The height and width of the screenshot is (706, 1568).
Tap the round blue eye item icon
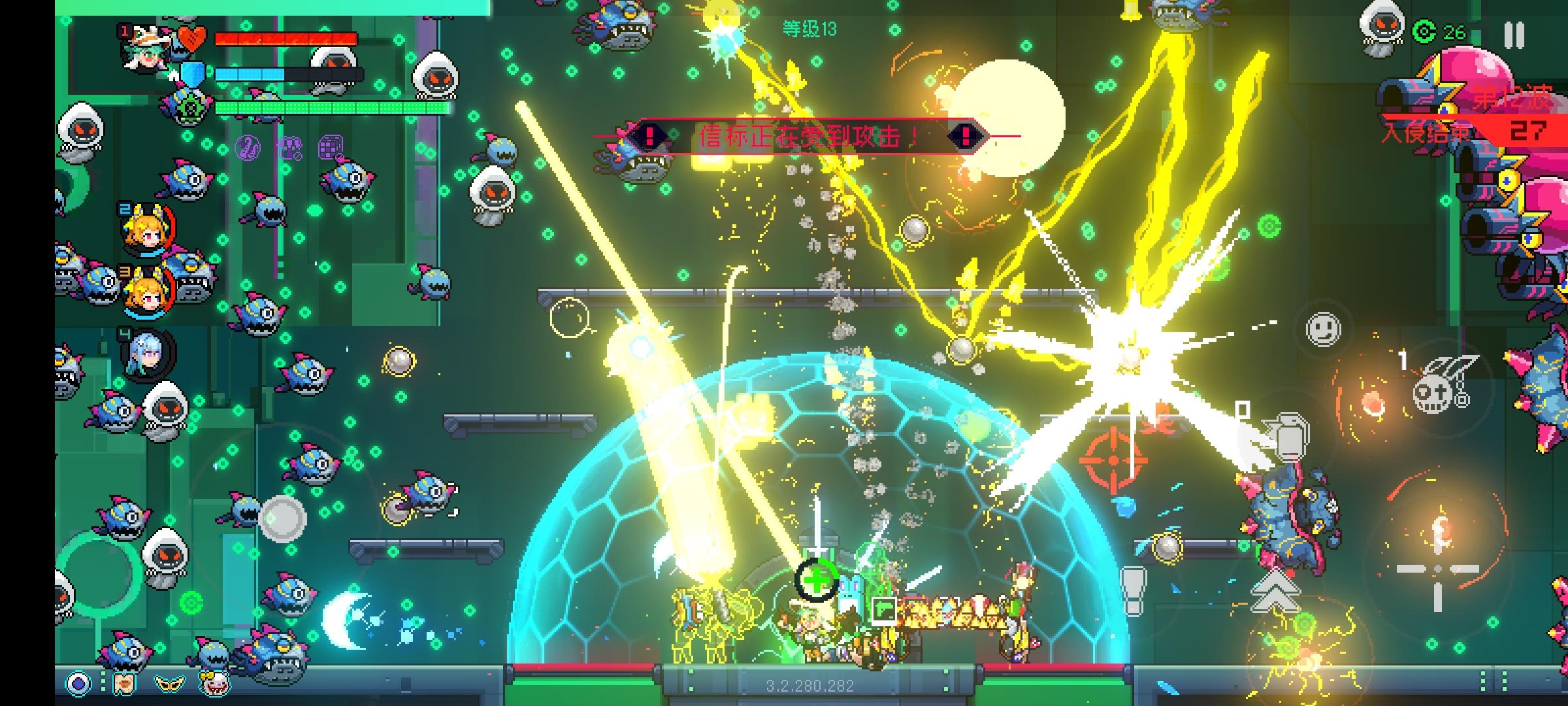[x=79, y=683]
